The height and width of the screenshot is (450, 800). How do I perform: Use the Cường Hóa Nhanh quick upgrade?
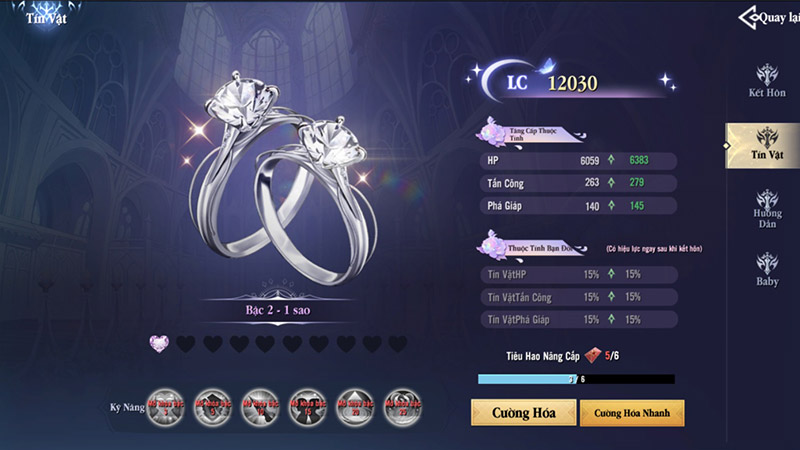(x=631, y=412)
